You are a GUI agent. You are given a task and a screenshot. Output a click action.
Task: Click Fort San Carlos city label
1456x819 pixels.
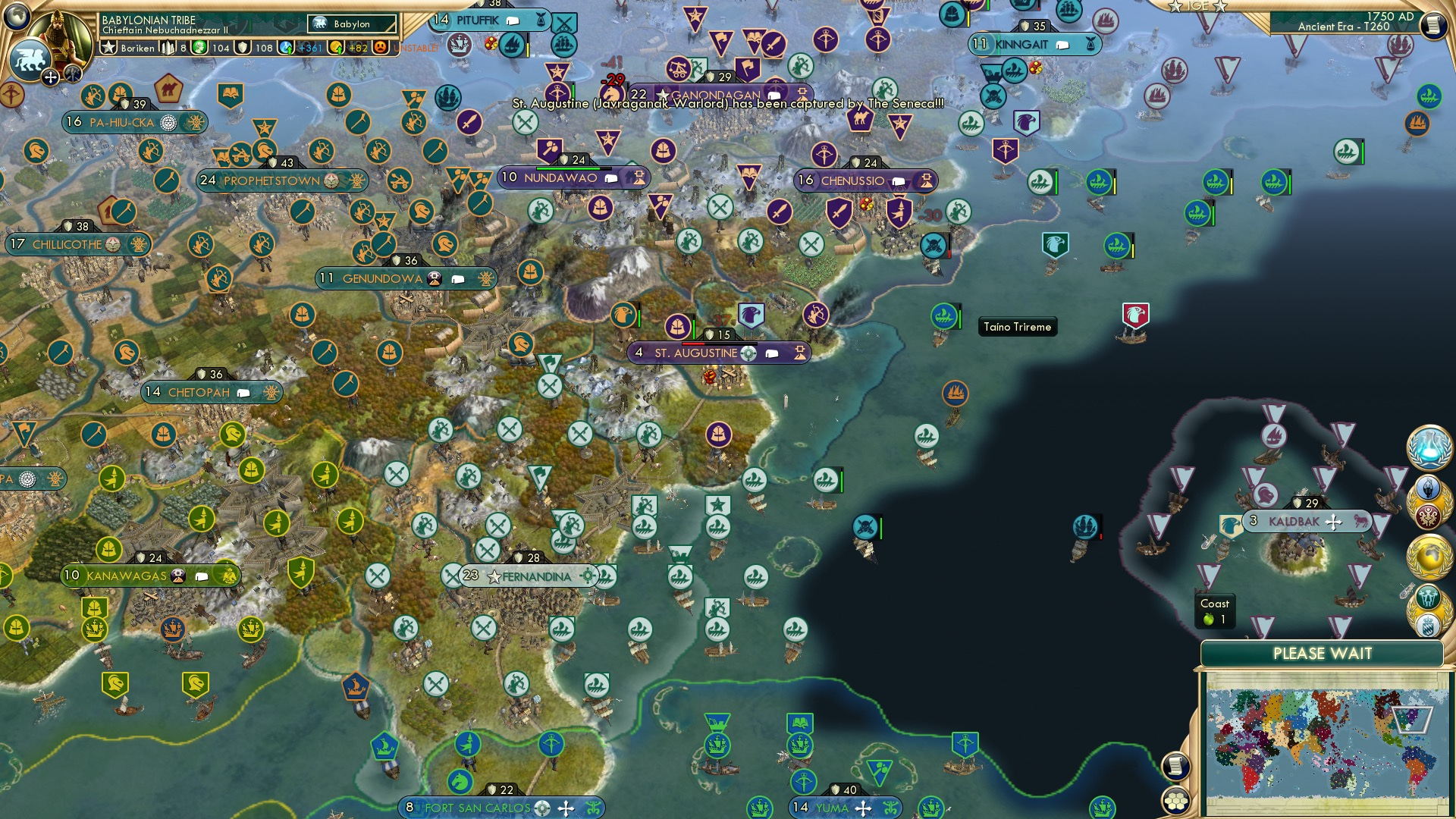[477, 808]
